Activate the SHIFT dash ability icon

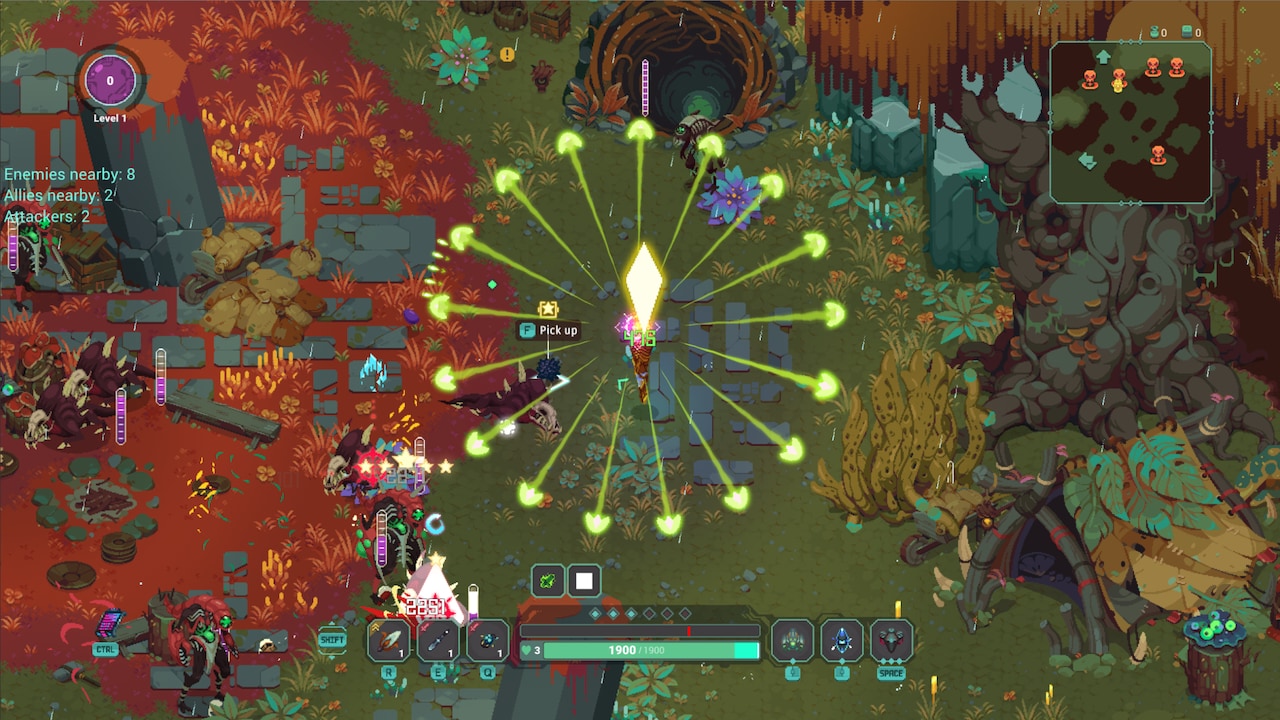tap(332, 638)
